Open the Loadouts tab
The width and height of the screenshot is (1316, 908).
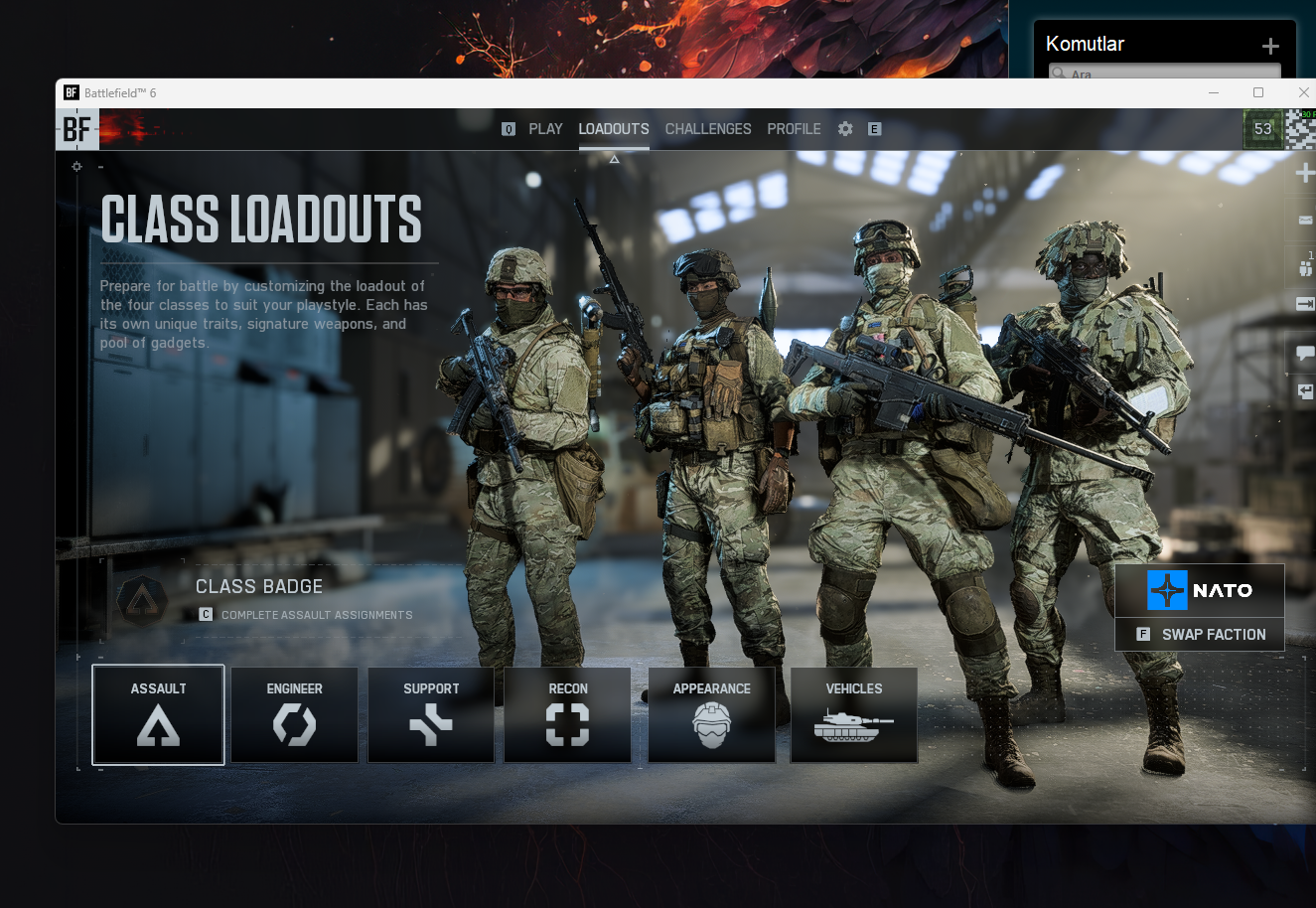pos(614,129)
